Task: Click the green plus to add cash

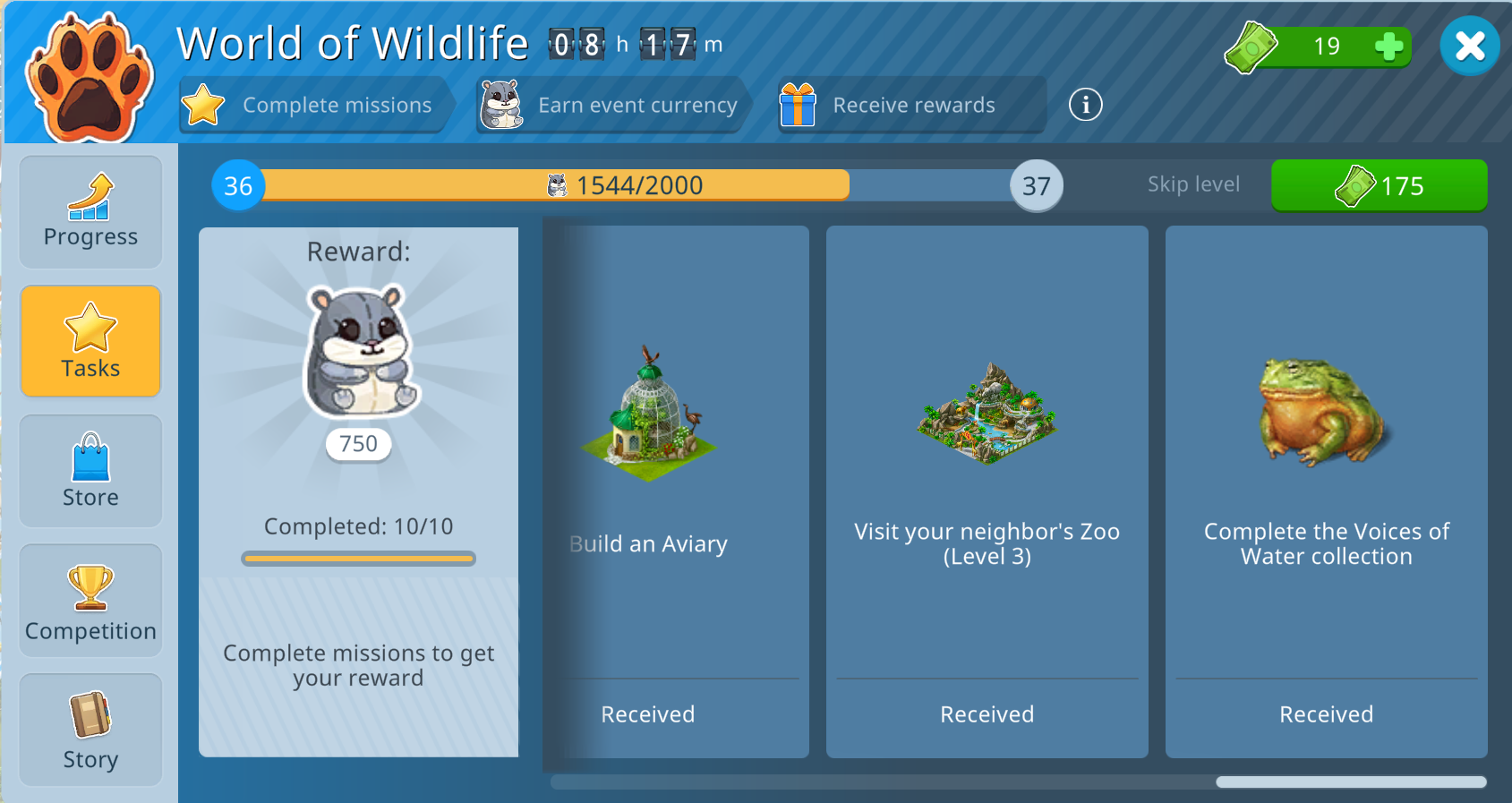Action: click(x=1388, y=47)
